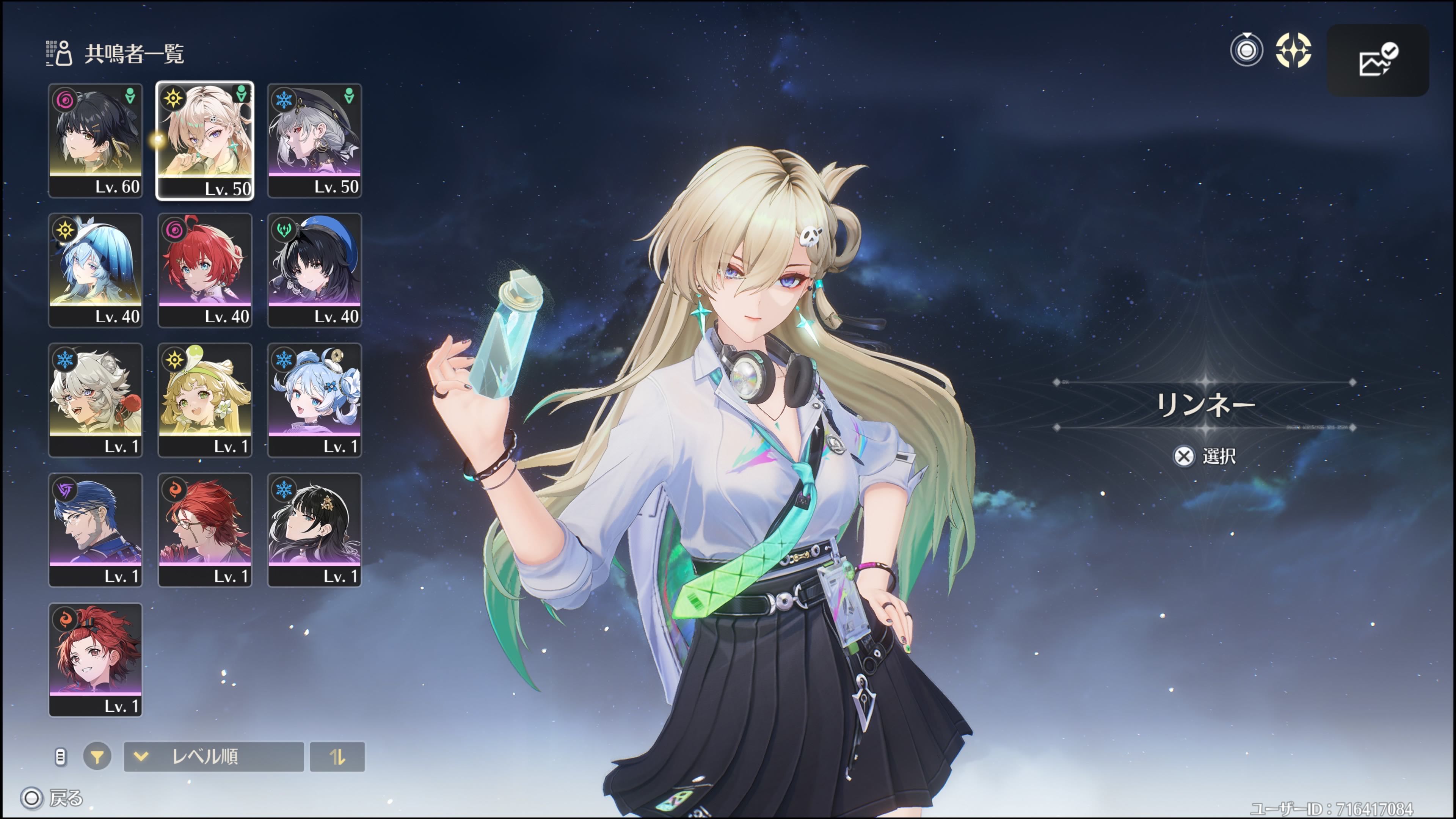The width and height of the screenshot is (1456, 819).
Task: Click the four-pointed star compass icon
Action: 1293,50
